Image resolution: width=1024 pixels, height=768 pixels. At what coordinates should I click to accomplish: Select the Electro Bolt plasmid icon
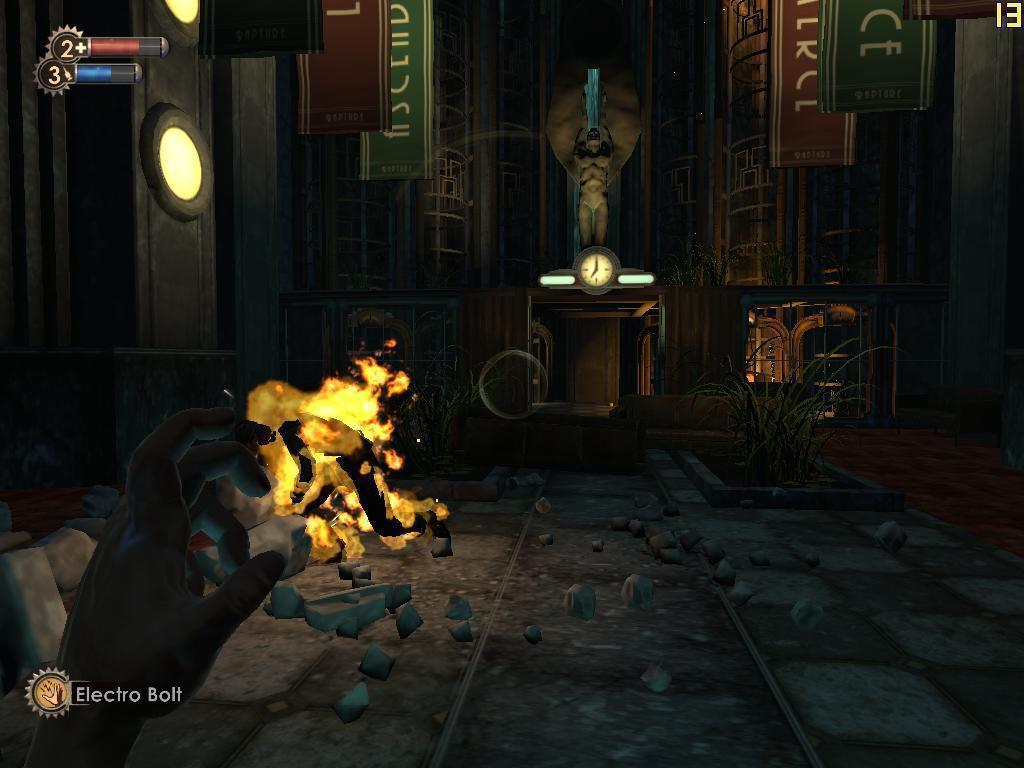(47, 692)
